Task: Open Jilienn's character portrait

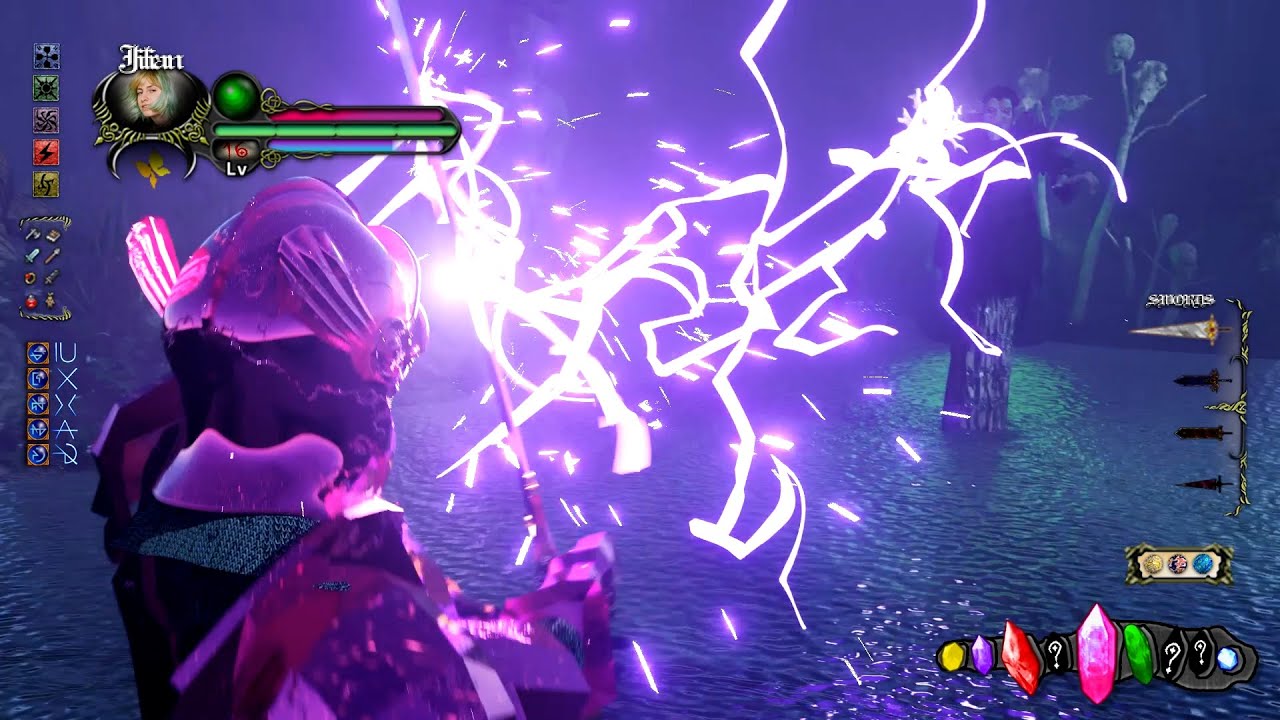Action: [150, 100]
